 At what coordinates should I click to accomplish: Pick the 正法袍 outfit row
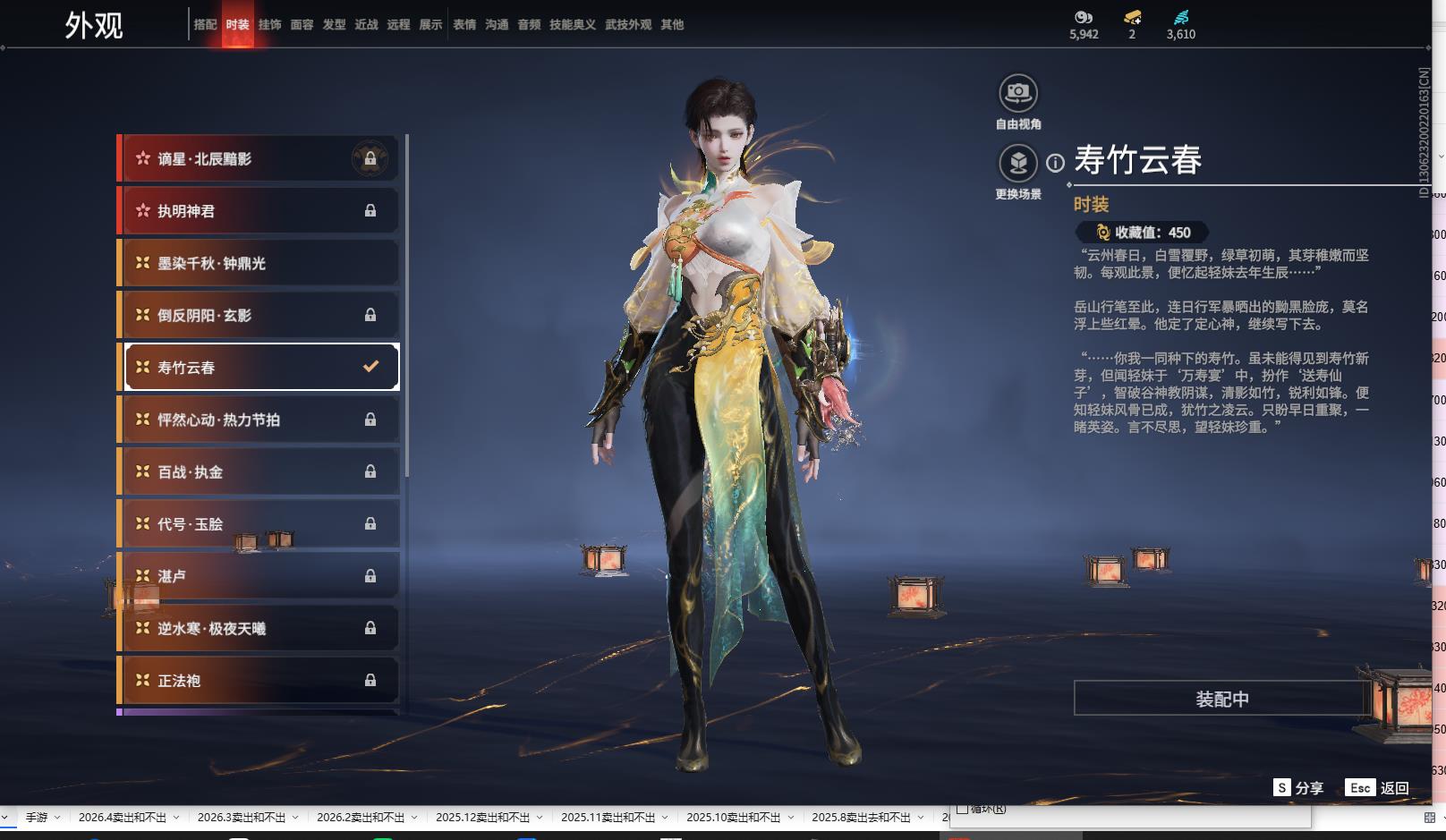coord(259,681)
